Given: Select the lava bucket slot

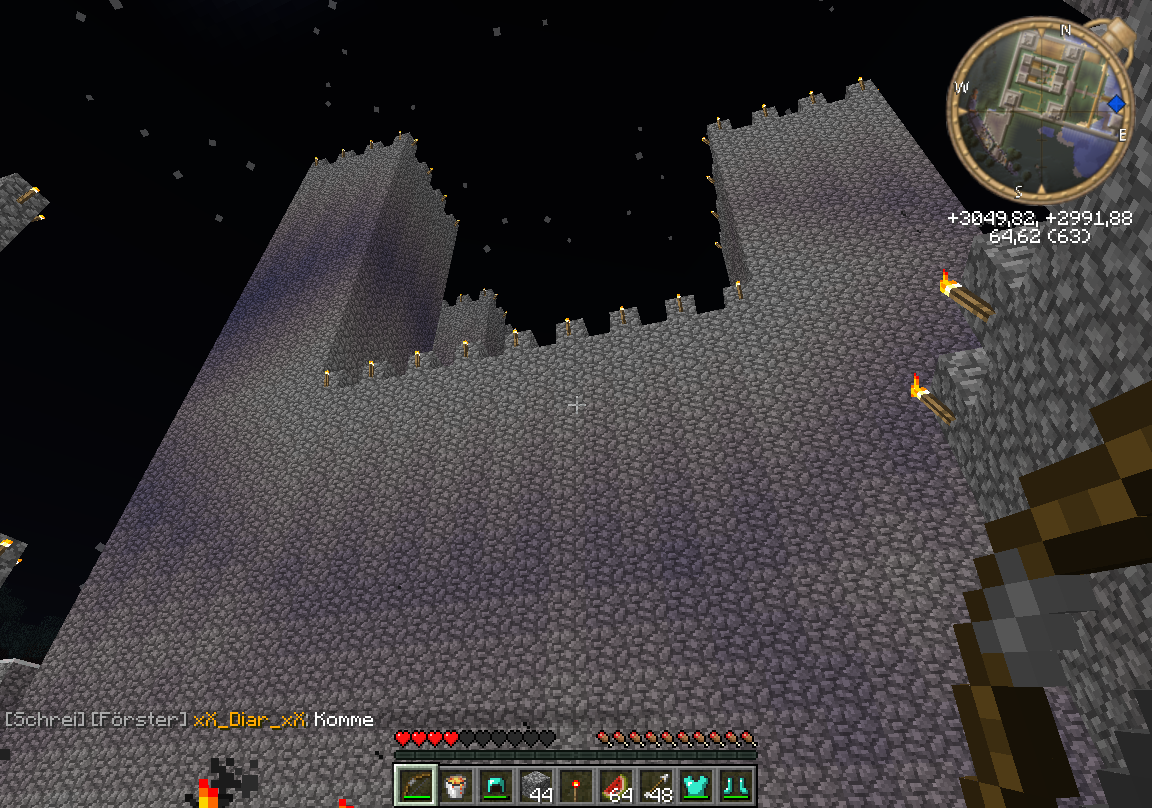Looking at the screenshot, I should coord(454,785).
